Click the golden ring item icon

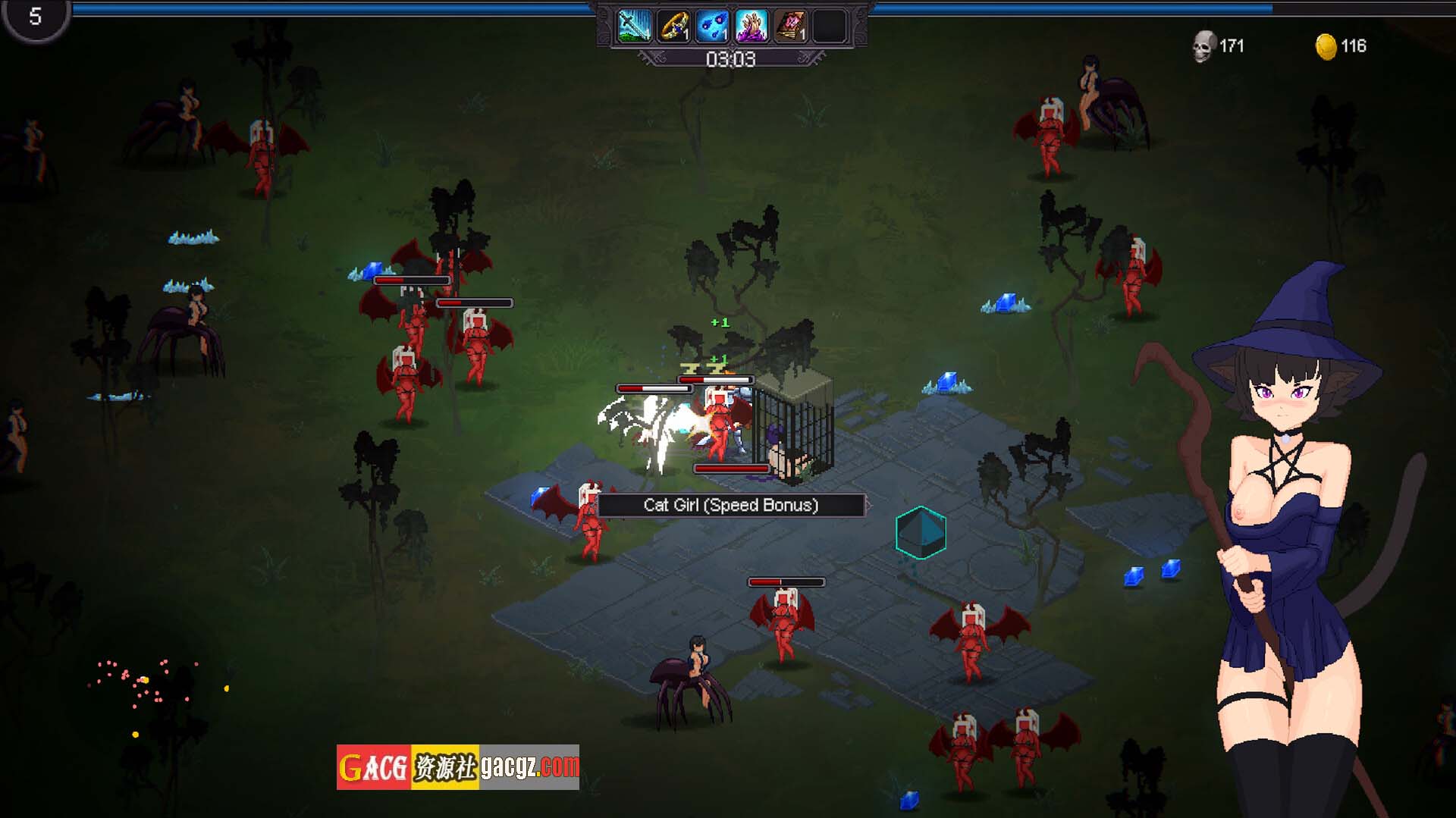pyautogui.click(x=673, y=27)
